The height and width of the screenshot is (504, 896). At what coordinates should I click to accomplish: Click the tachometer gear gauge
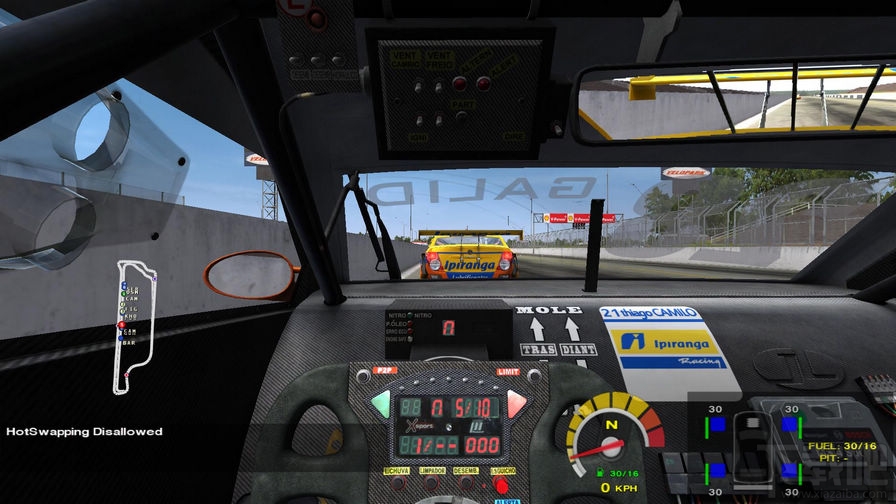(612, 436)
